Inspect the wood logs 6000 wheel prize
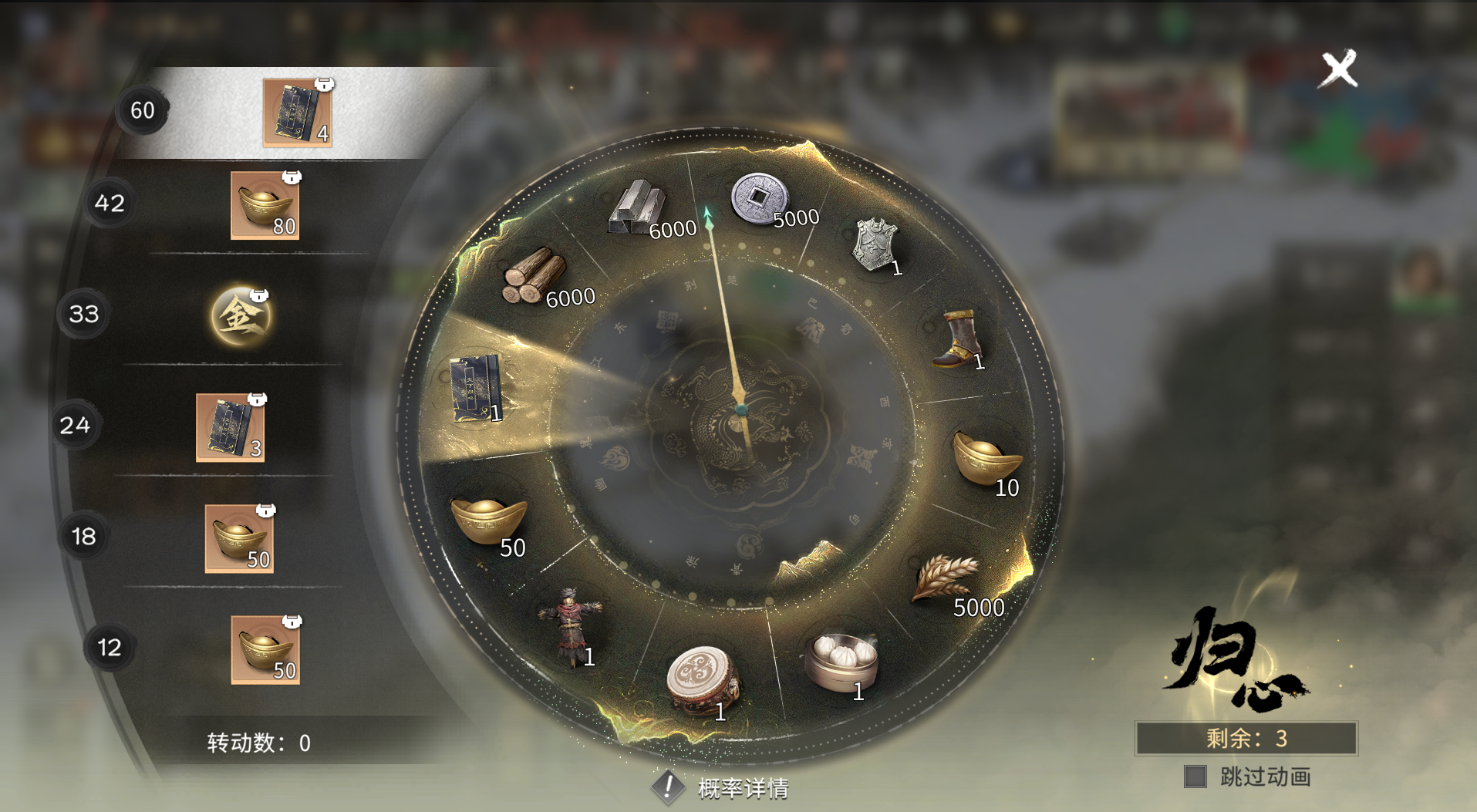The width and height of the screenshot is (1477, 812). 534,275
